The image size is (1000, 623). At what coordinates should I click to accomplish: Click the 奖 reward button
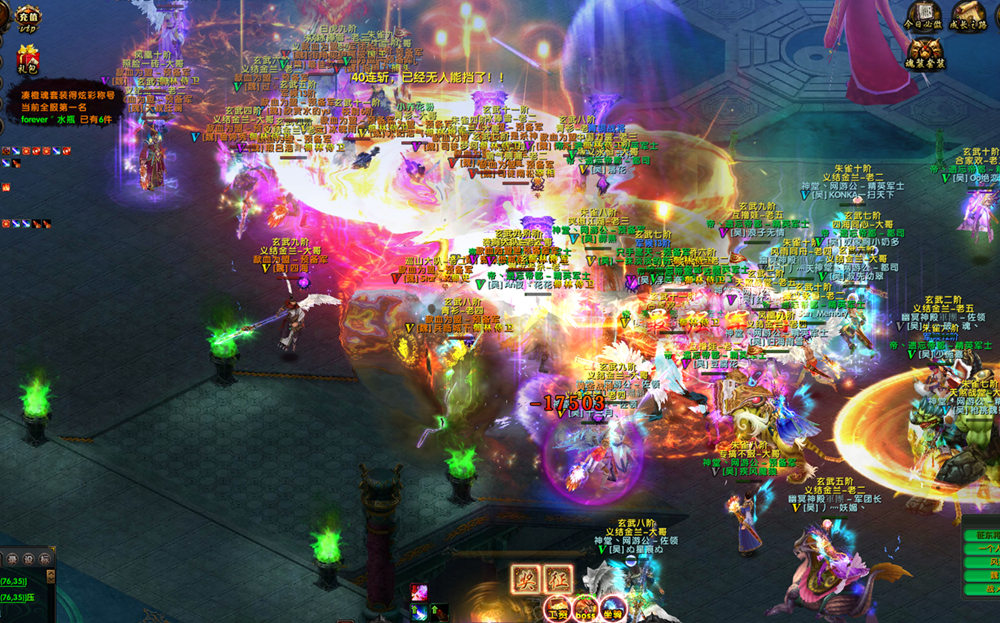tap(525, 577)
